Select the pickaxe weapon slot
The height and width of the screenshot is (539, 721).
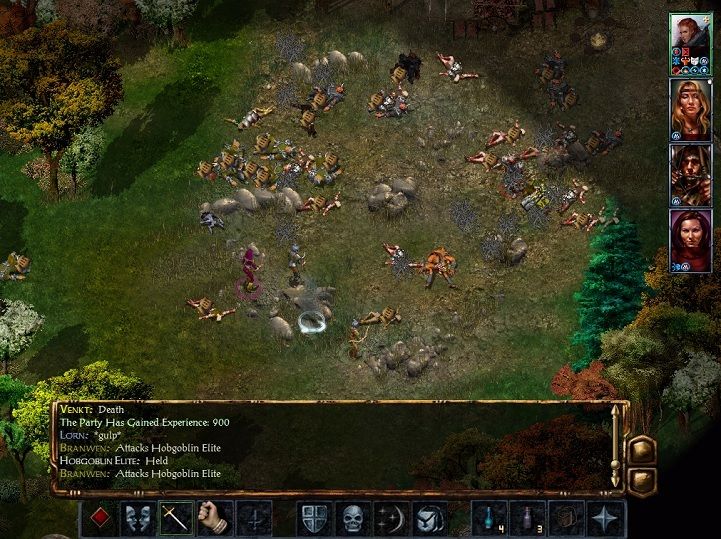[x=176, y=519]
